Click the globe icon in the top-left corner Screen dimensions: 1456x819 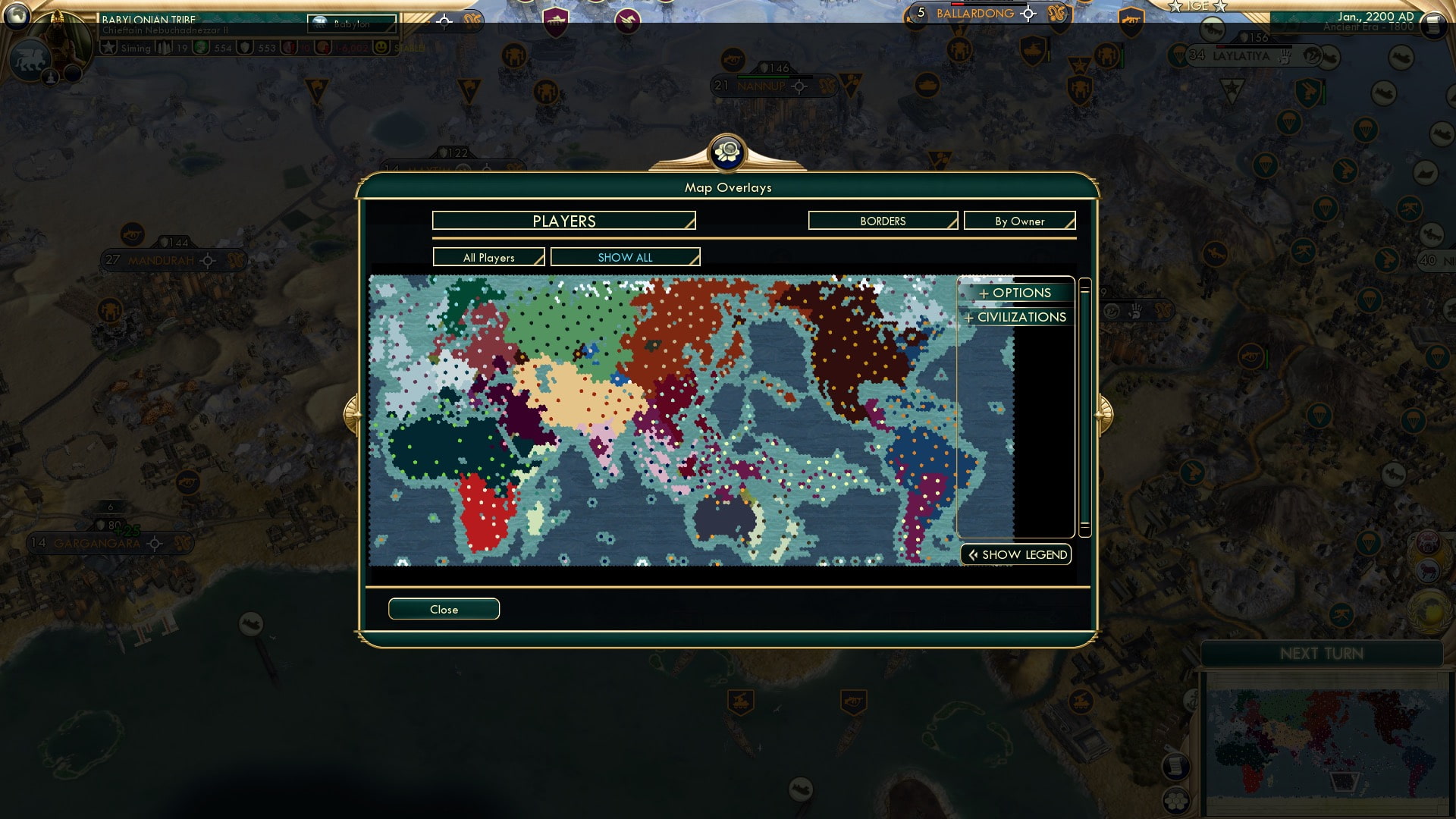[17, 17]
